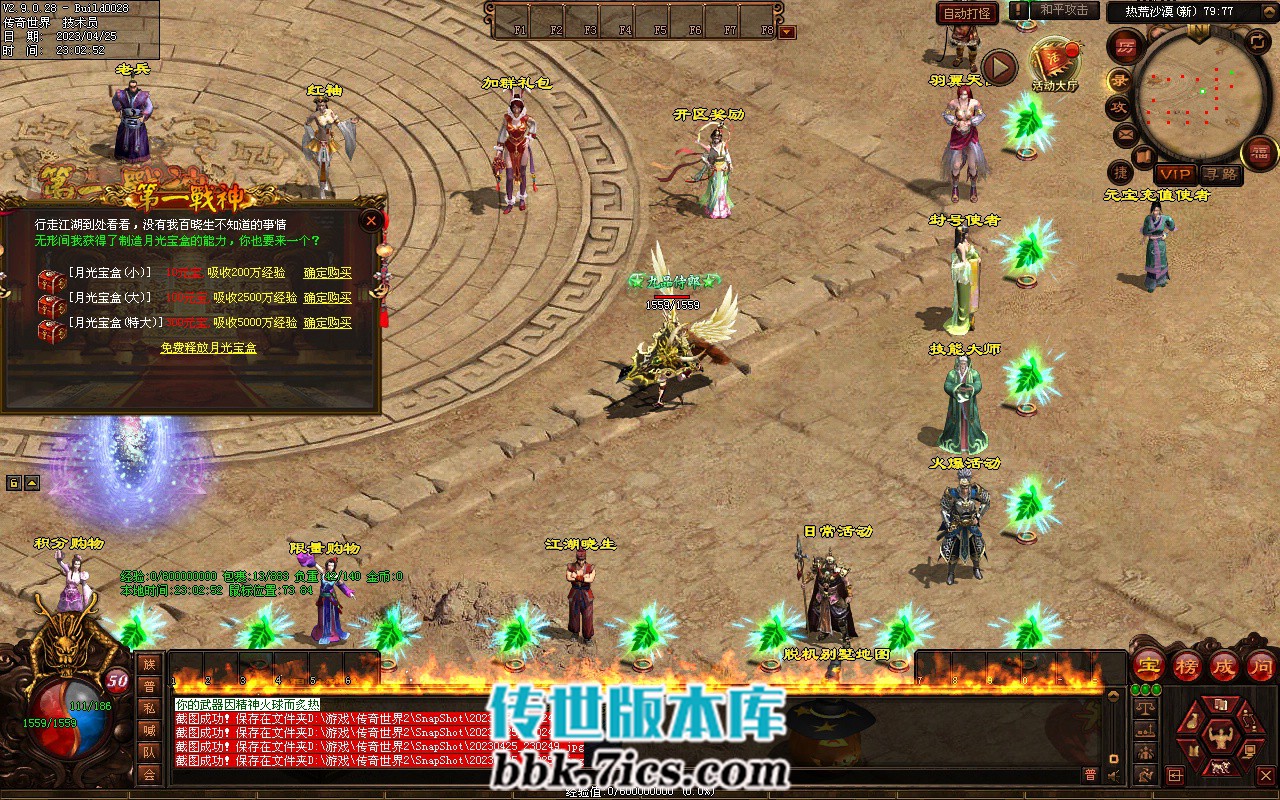This screenshot has width=1280, height=800.
Task: Confirm purchase of 月光宝盒(小)
Action: (x=327, y=272)
